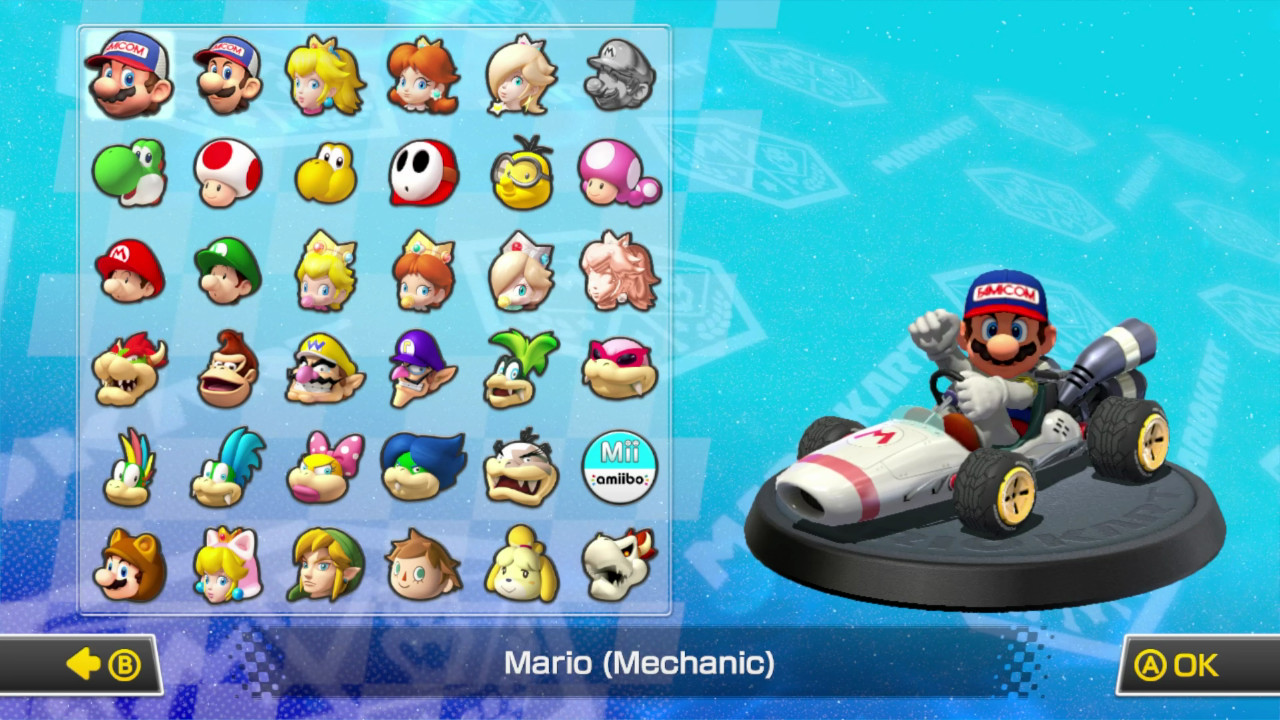Pick Shy Guy from the roster
Viewport: 1280px width, 720px height.
(421, 174)
